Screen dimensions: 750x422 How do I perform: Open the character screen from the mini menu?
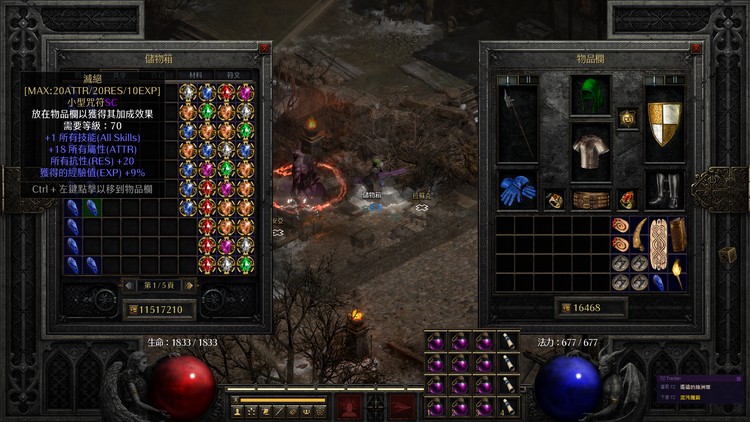pyautogui.click(x=238, y=410)
